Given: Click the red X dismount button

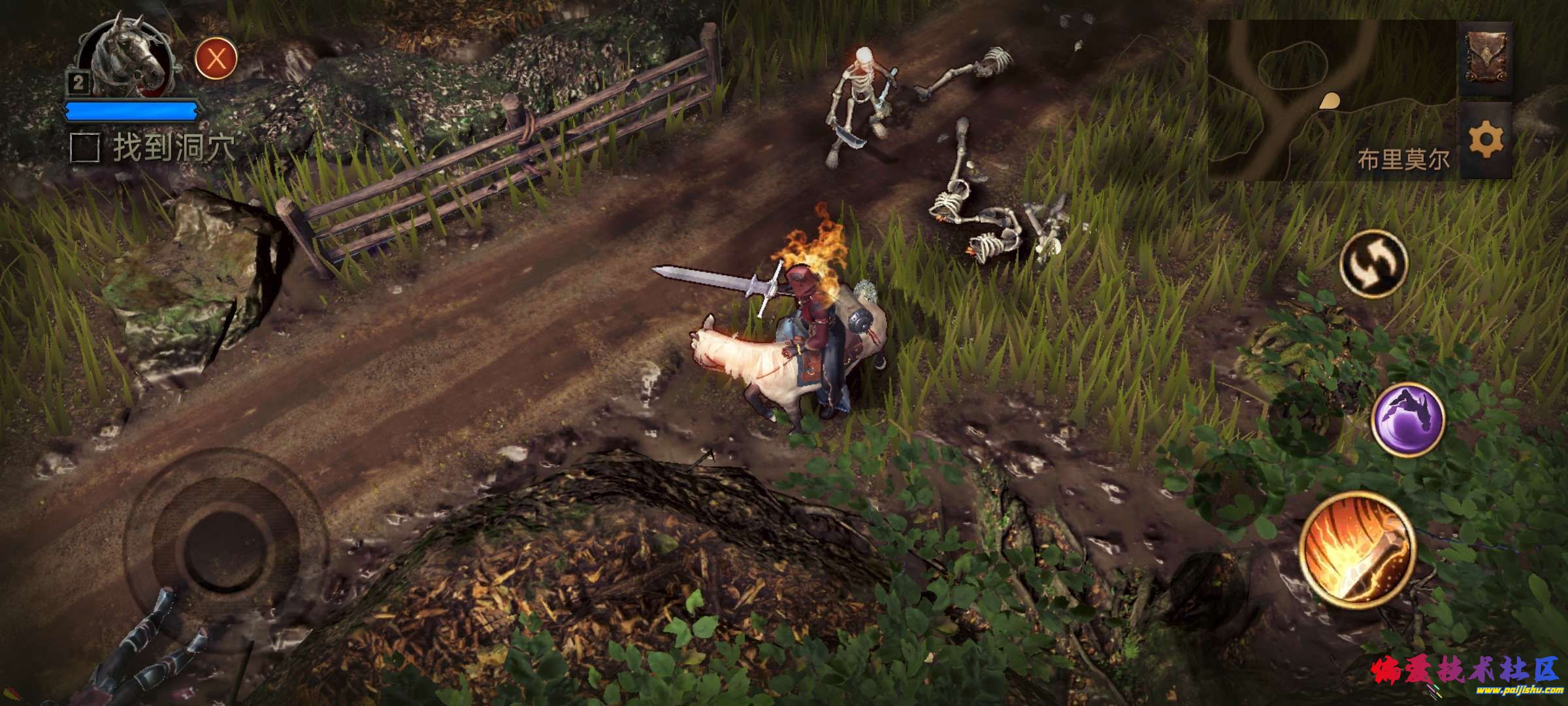Looking at the screenshot, I should coord(216,59).
